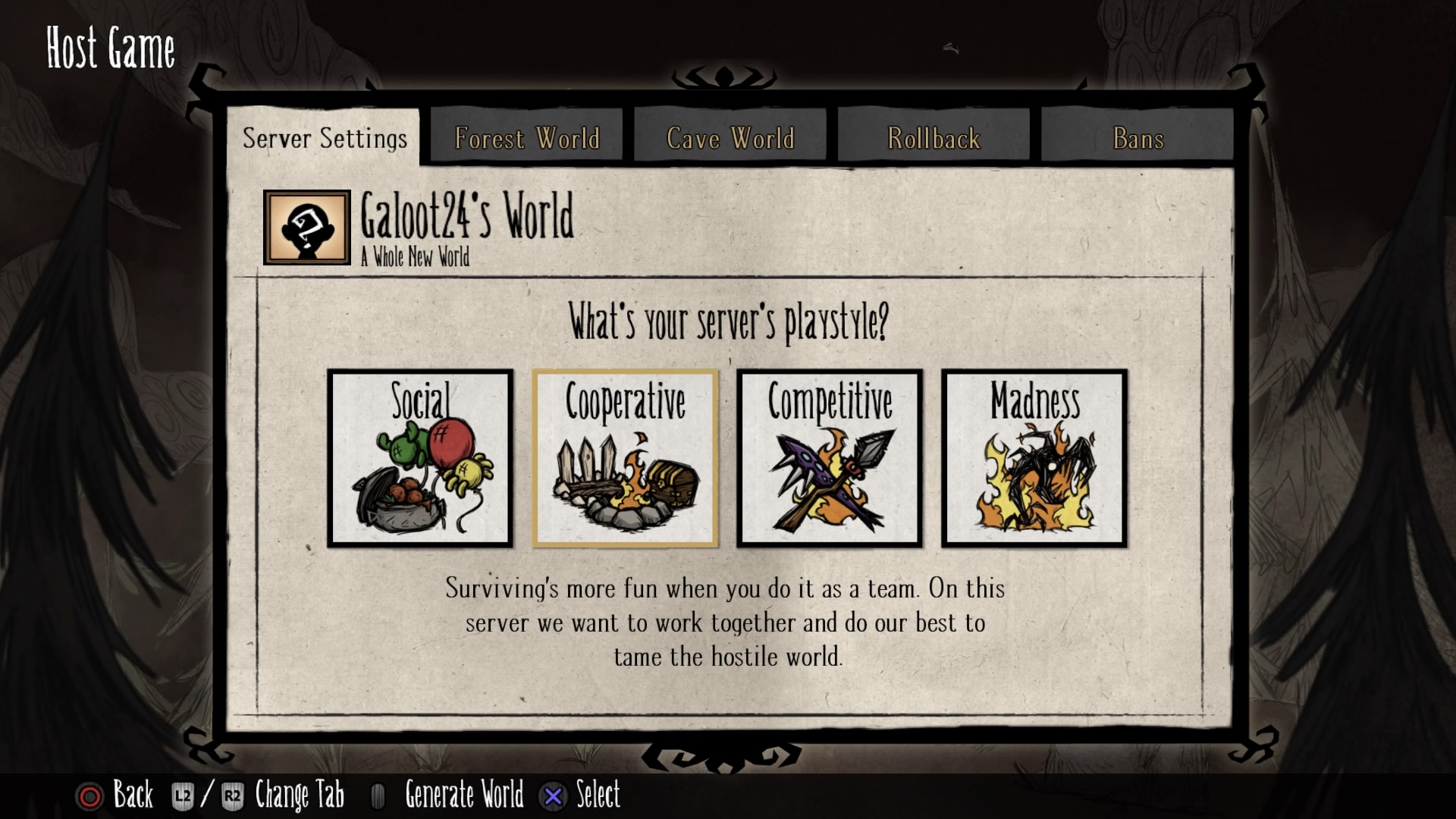Choose the Social playstyle card
The image size is (1456, 819).
pyautogui.click(x=420, y=458)
